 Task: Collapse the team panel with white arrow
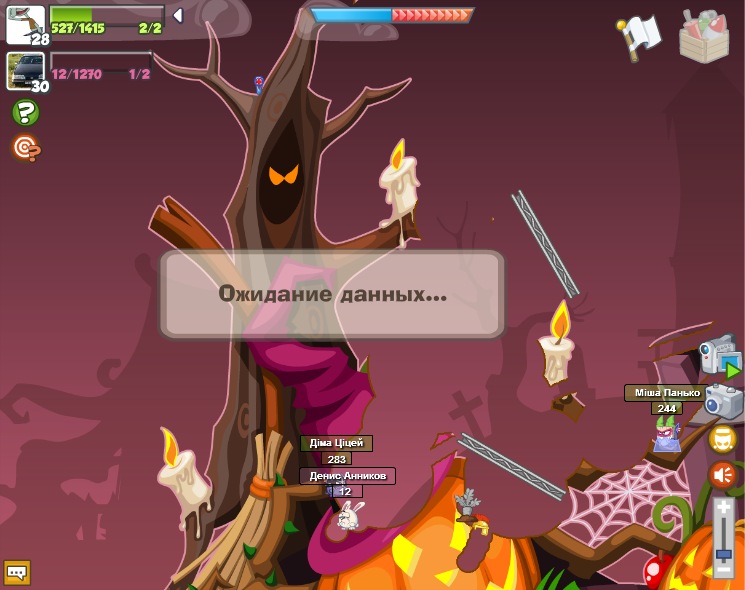tap(178, 16)
